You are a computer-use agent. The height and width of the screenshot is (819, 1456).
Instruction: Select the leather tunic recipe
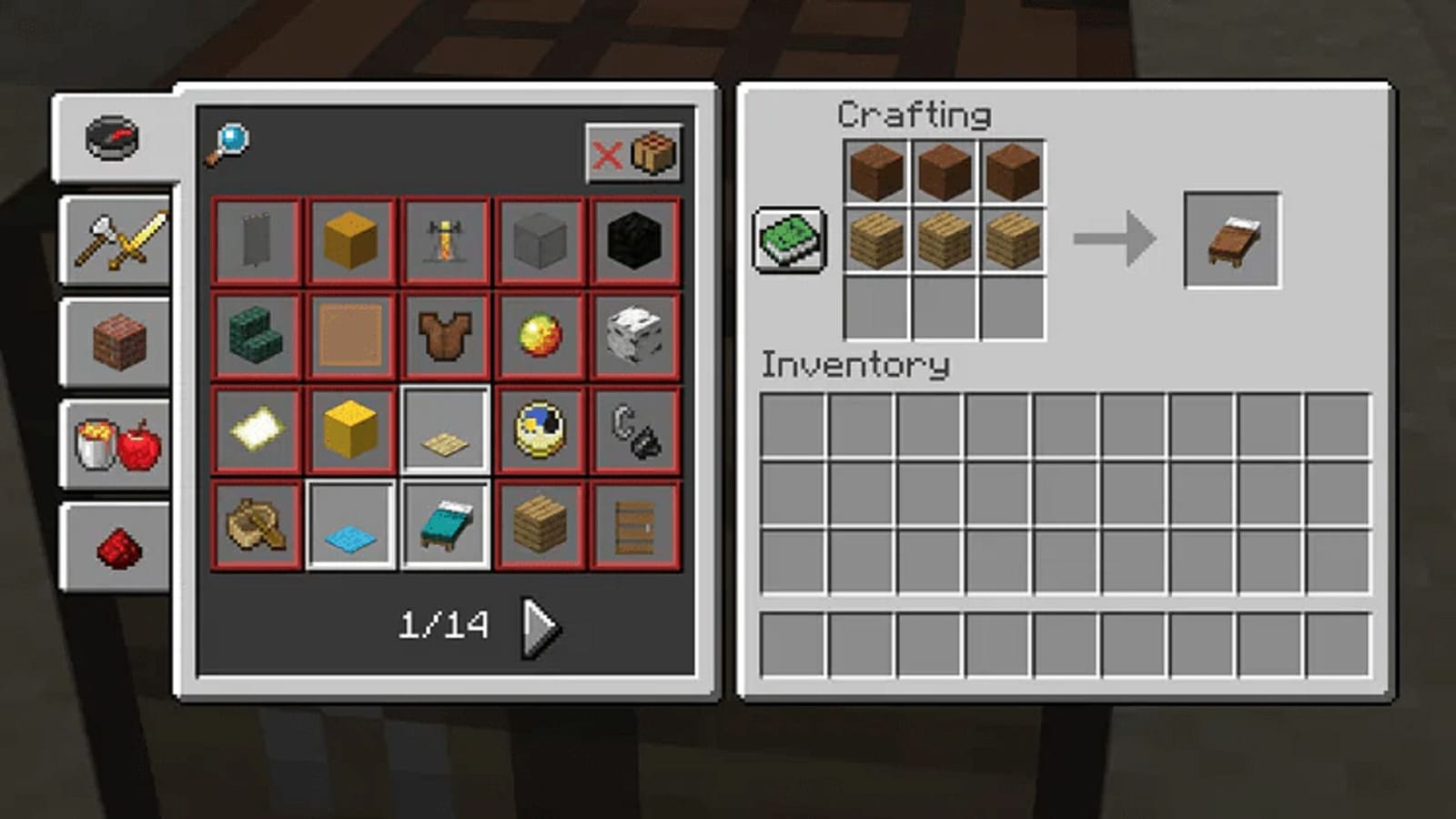[446, 337]
